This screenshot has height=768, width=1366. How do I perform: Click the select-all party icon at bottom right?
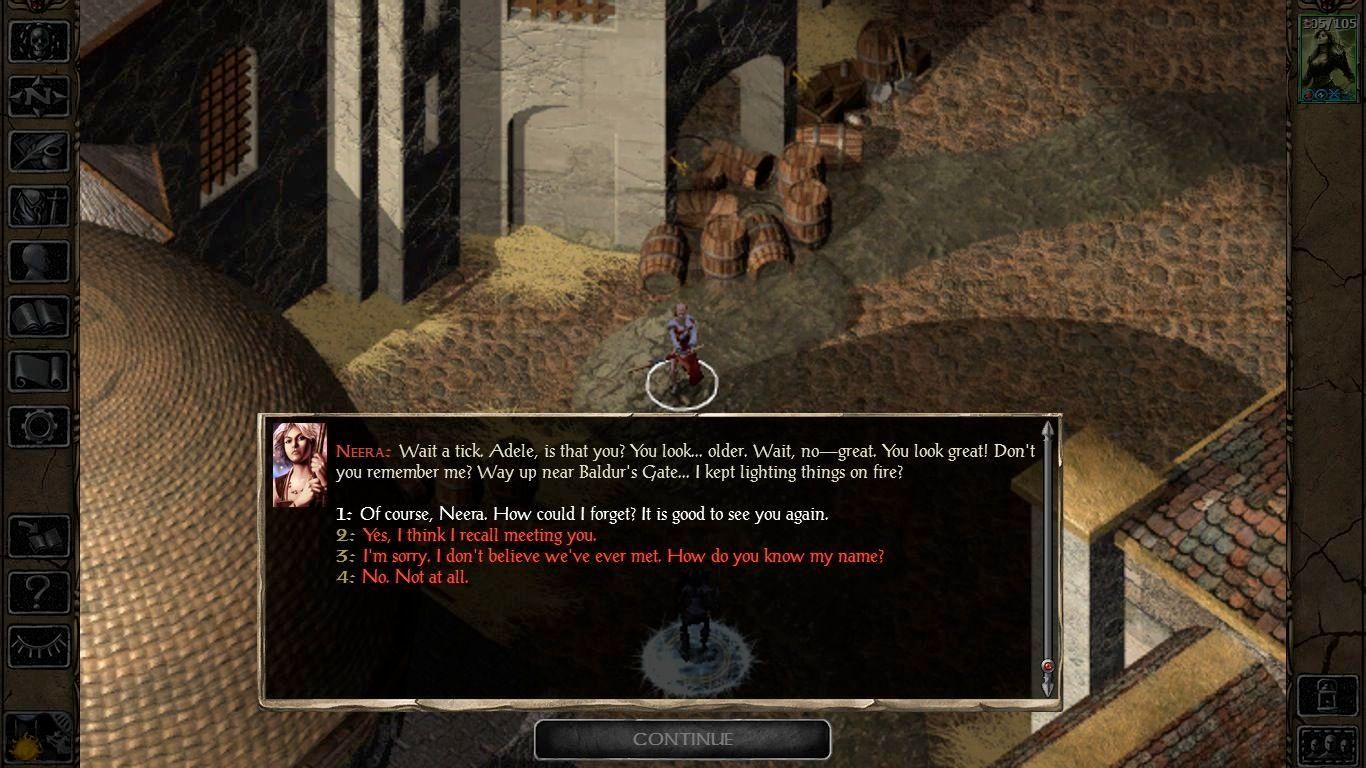(x=1327, y=746)
